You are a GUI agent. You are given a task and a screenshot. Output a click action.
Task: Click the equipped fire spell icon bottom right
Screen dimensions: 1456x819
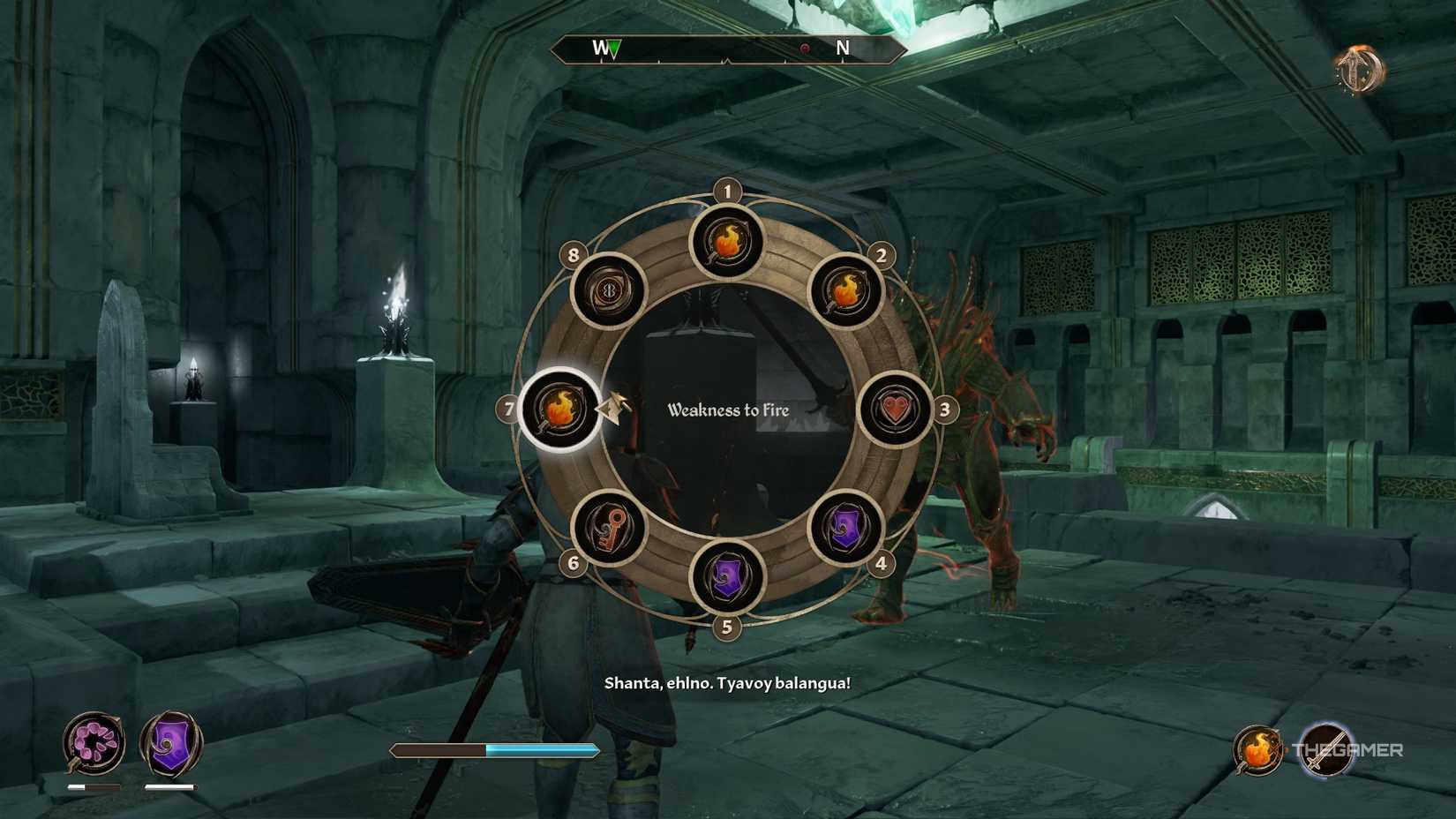tap(1260, 751)
